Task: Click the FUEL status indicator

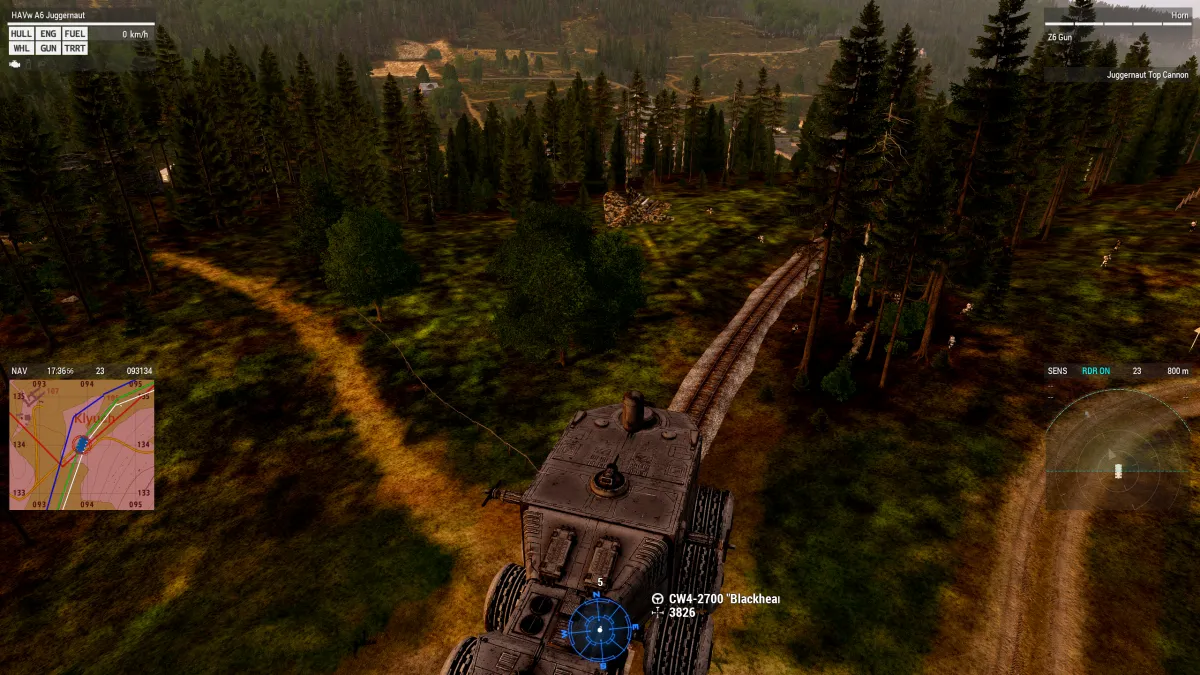Action: [x=75, y=34]
